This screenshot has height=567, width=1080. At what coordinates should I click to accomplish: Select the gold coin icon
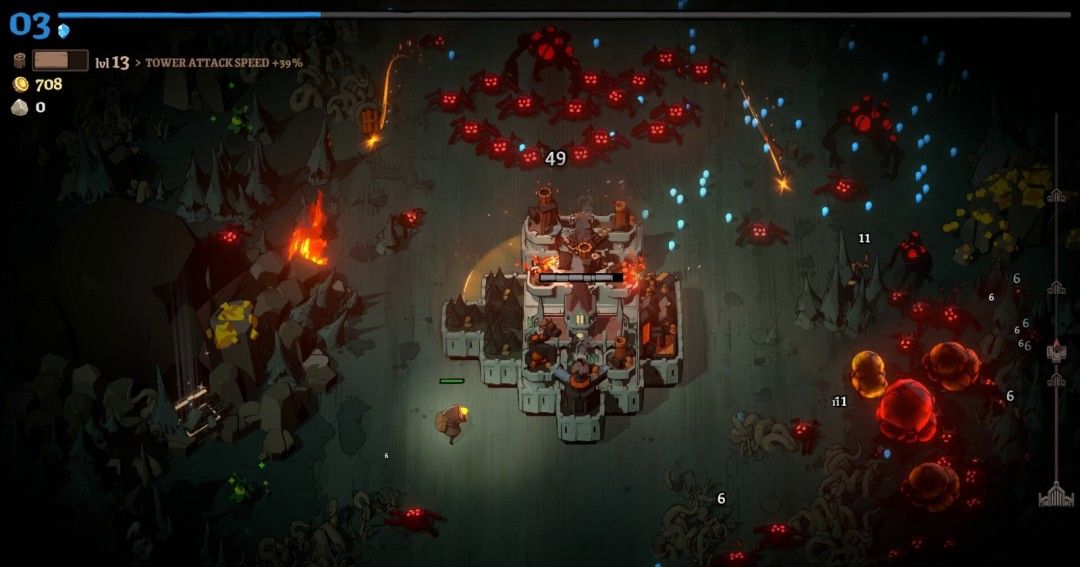(x=20, y=84)
